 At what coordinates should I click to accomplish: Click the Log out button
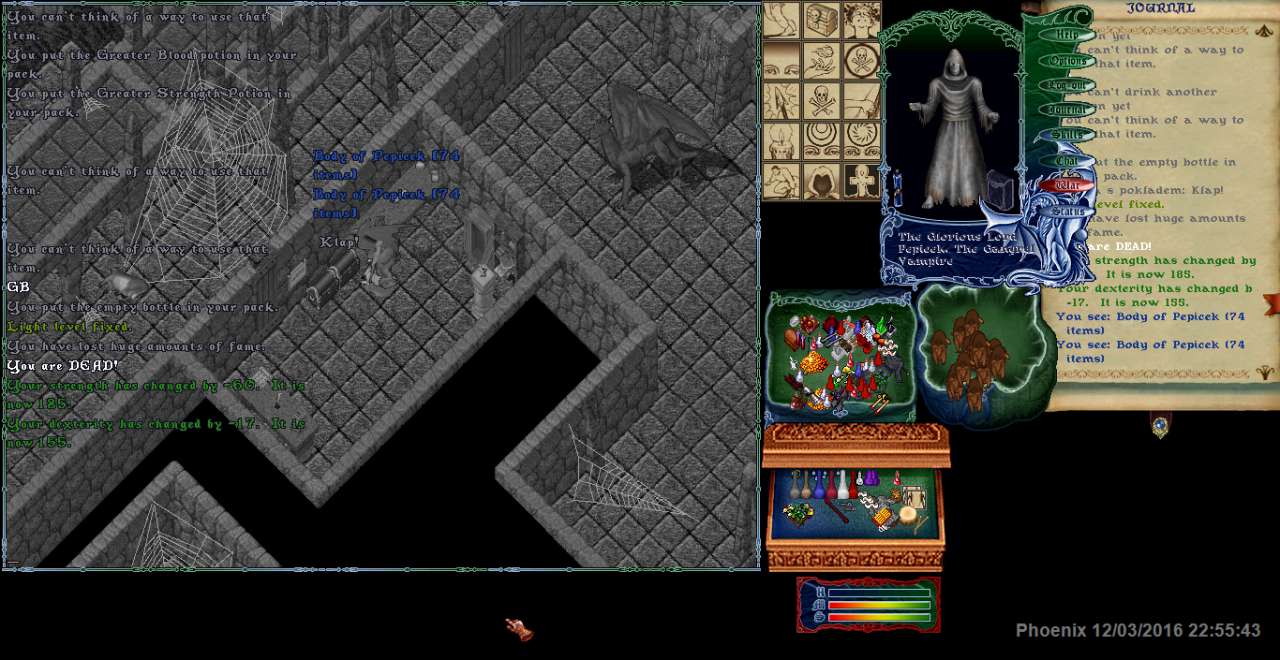1067,86
